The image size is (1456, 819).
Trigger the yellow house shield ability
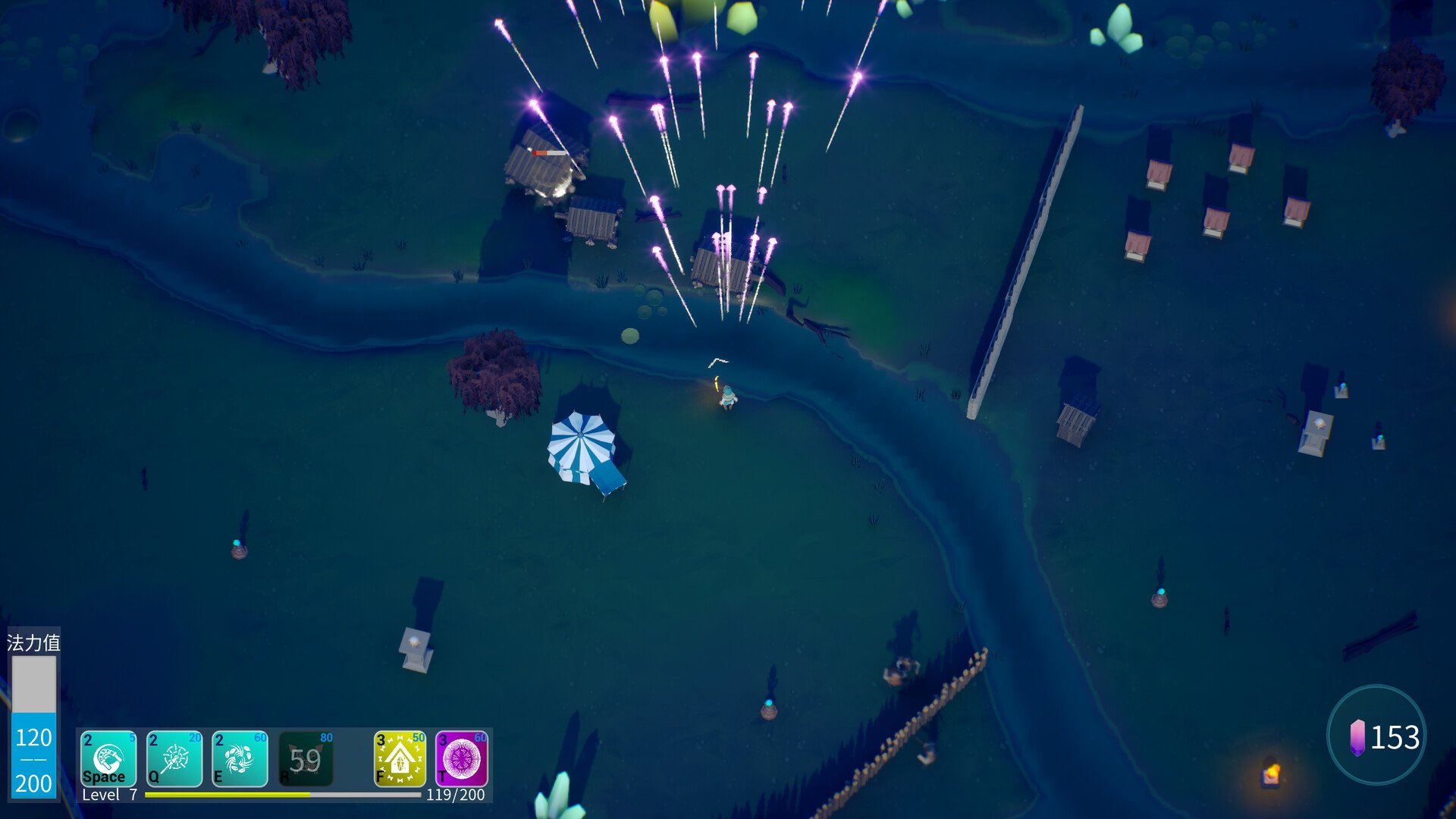(x=400, y=758)
